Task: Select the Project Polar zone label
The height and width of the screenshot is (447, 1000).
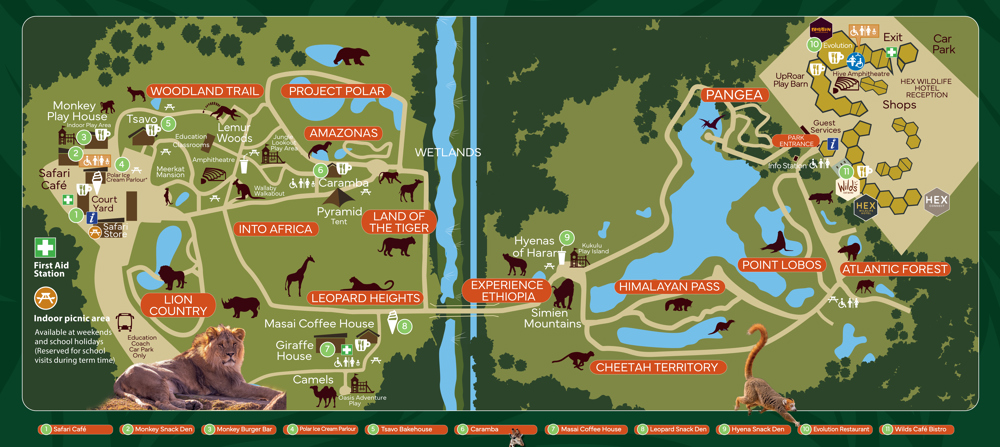Action: [x=336, y=91]
